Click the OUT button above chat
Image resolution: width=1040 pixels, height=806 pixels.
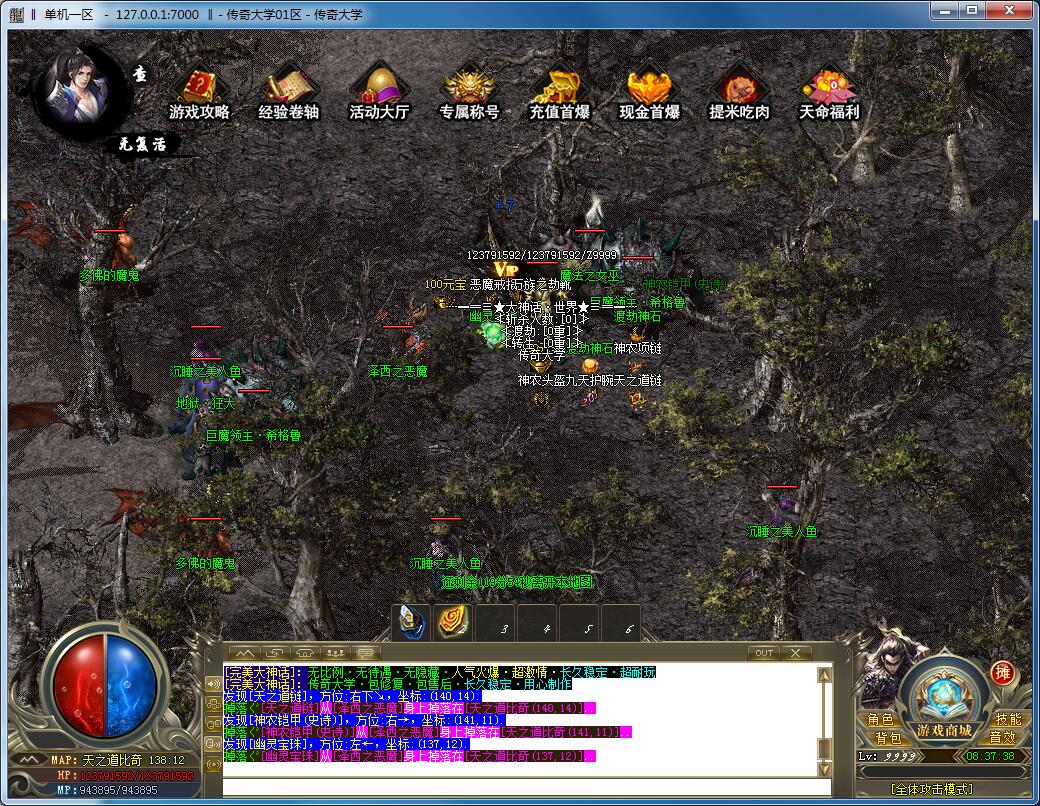coord(764,653)
